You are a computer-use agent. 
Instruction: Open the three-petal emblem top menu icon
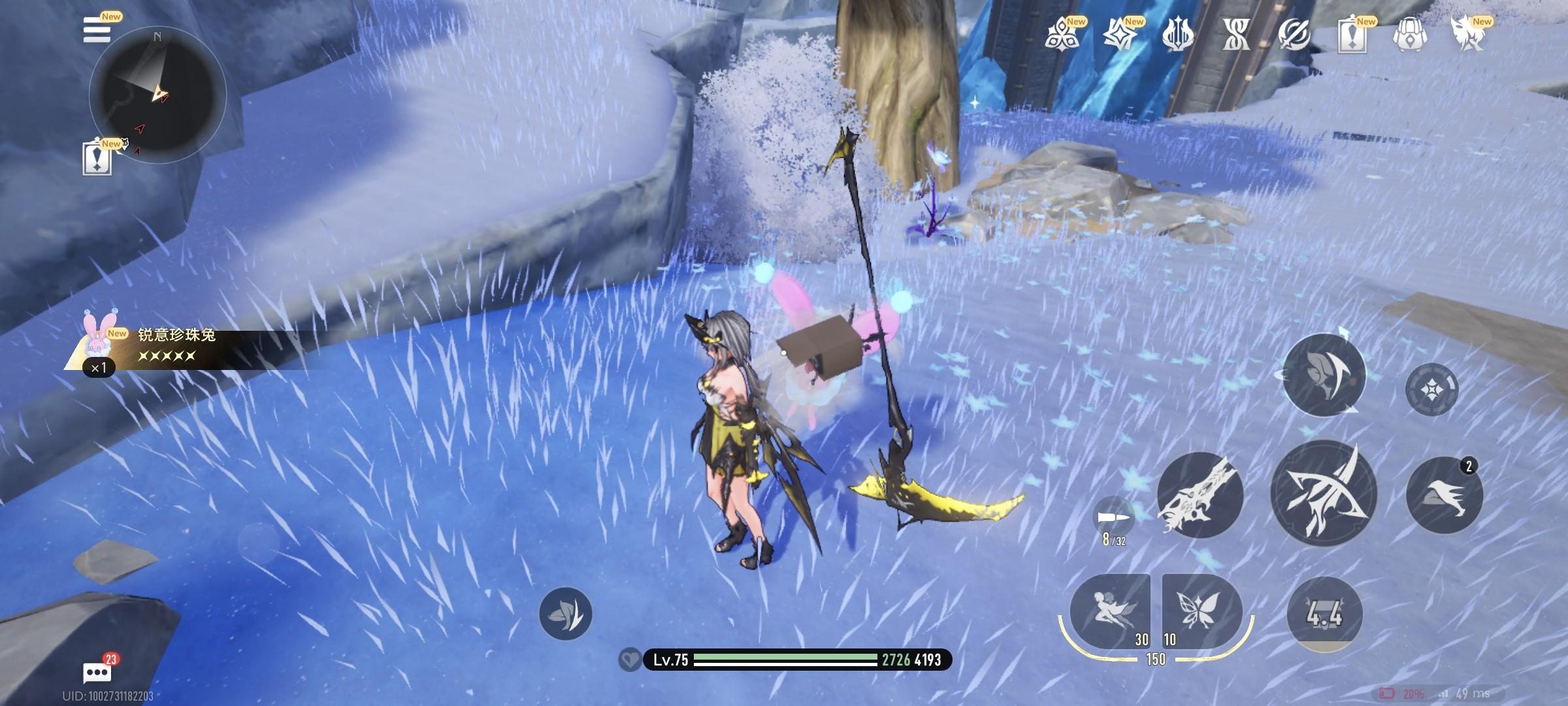click(x=1062, y=34)
